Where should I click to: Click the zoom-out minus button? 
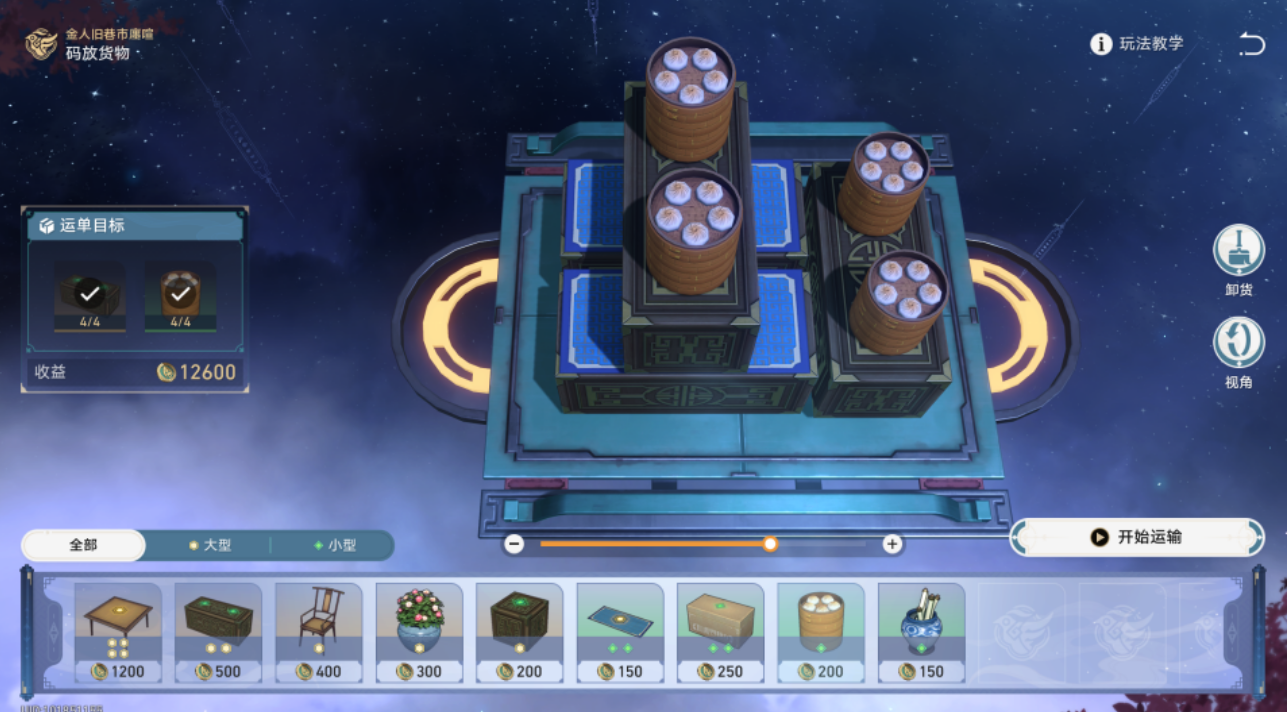pos(514,544)
